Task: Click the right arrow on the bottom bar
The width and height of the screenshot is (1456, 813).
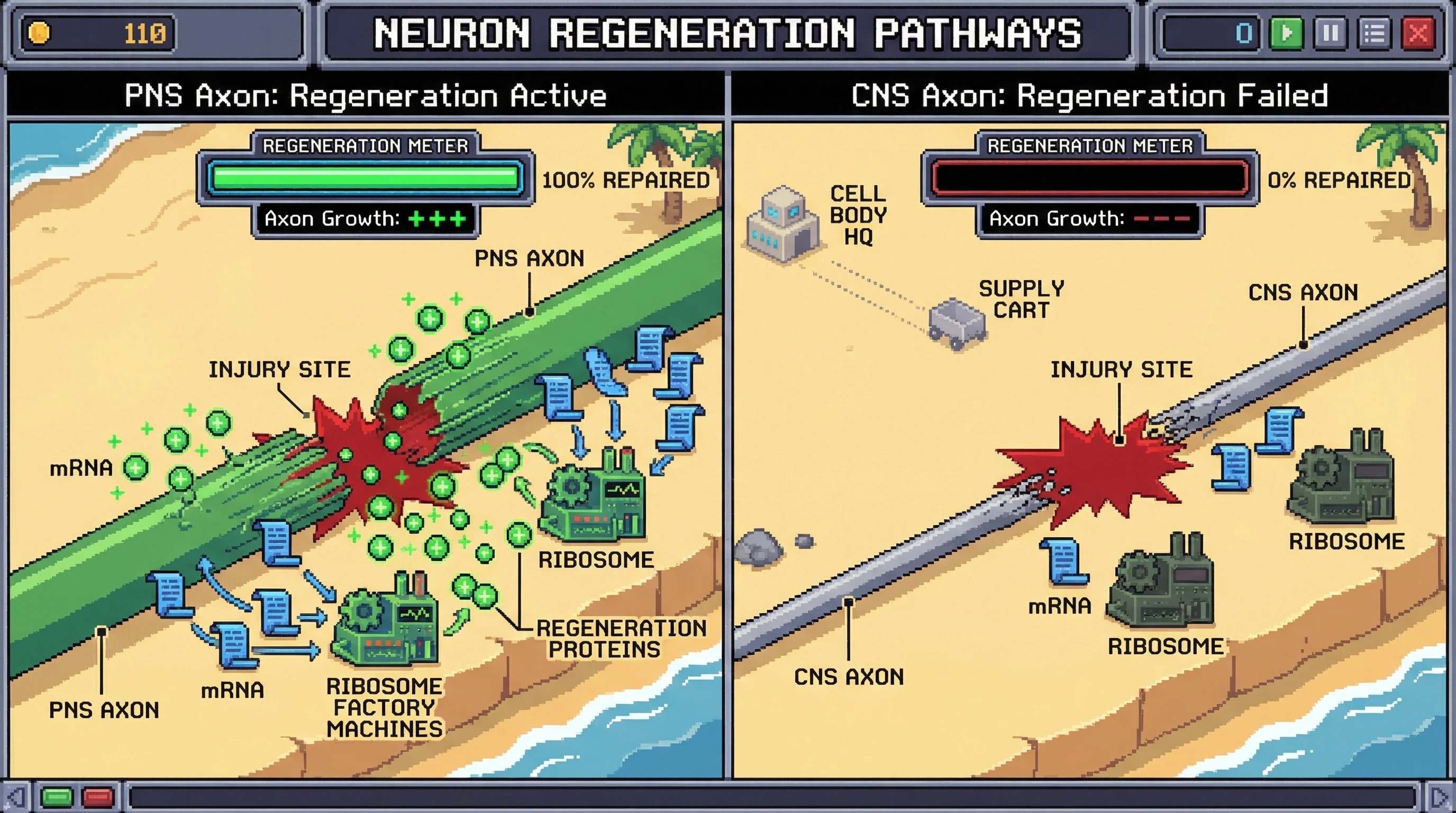Action: click(1441, 797)
